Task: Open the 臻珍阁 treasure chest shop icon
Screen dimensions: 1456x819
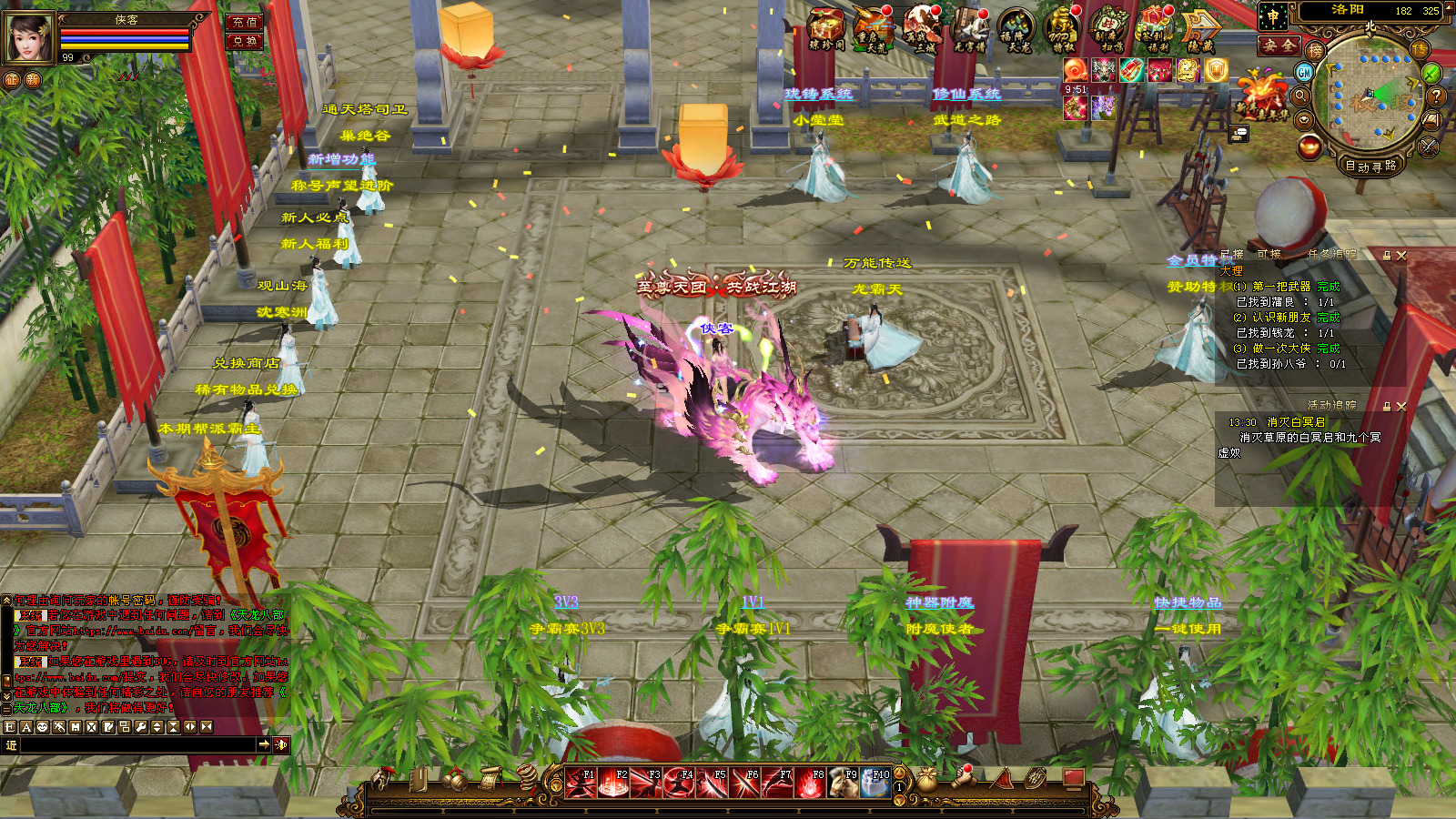Action: pos(826,29)
